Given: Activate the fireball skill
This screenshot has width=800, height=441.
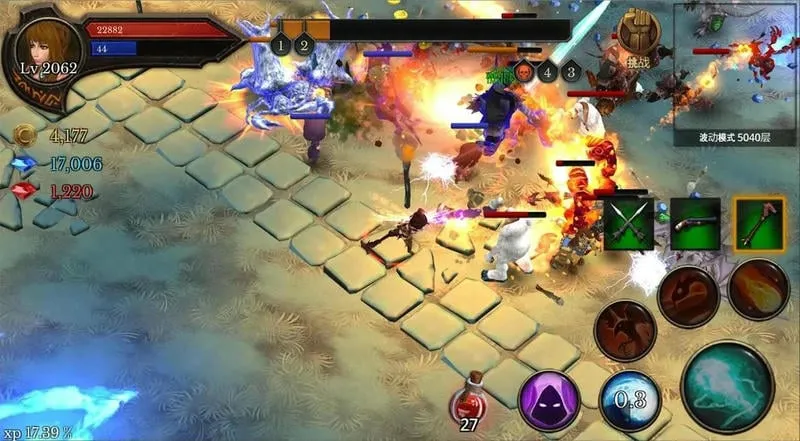Looking at the screenshot, I should coord(759,288).
